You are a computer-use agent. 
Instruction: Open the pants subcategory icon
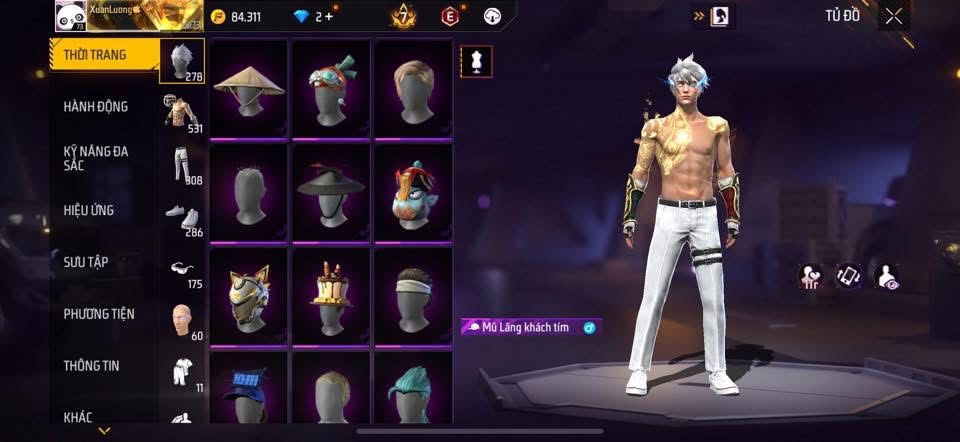[x=182, y=165]
